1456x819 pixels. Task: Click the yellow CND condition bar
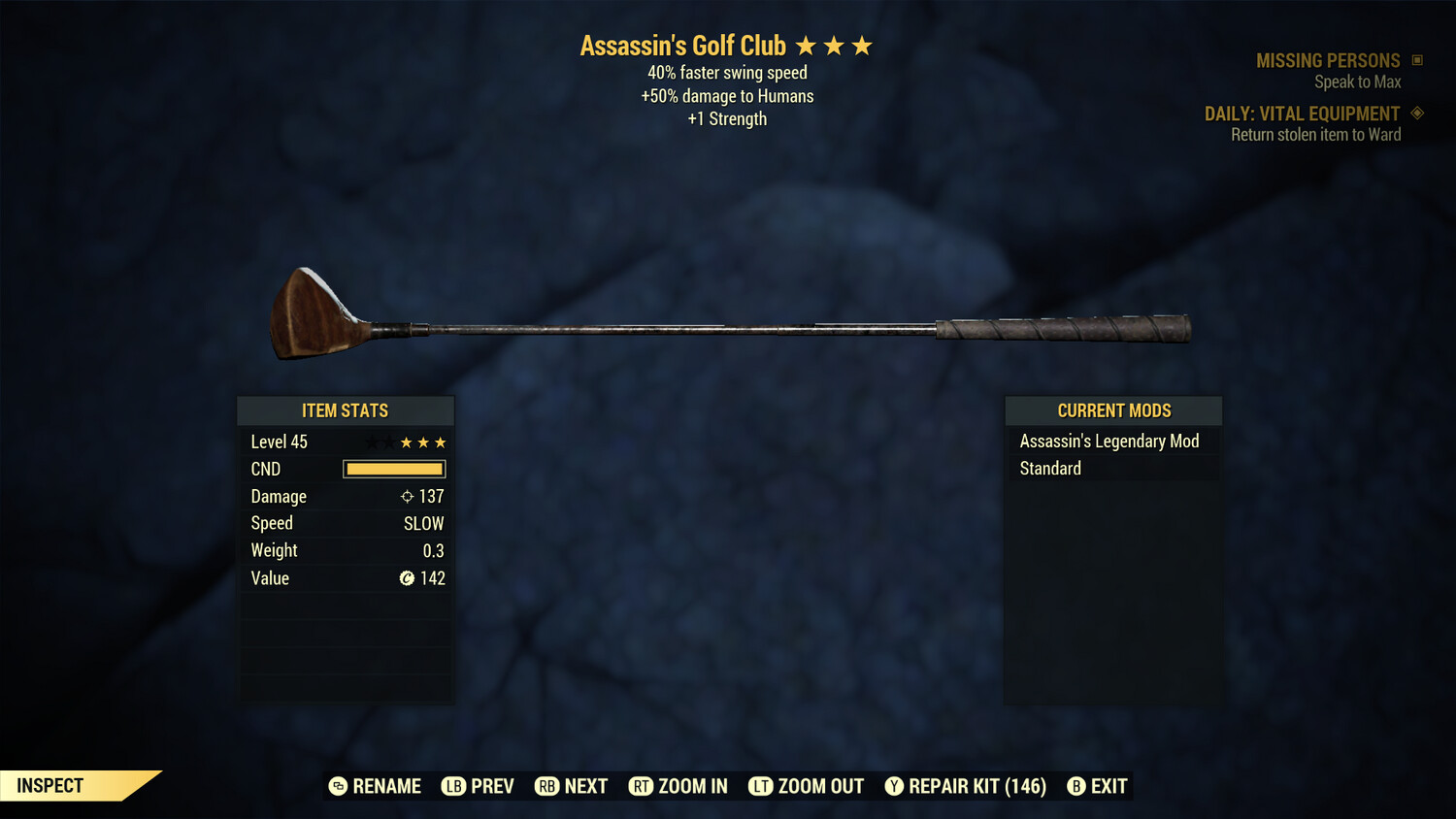(x=393, y=469)
